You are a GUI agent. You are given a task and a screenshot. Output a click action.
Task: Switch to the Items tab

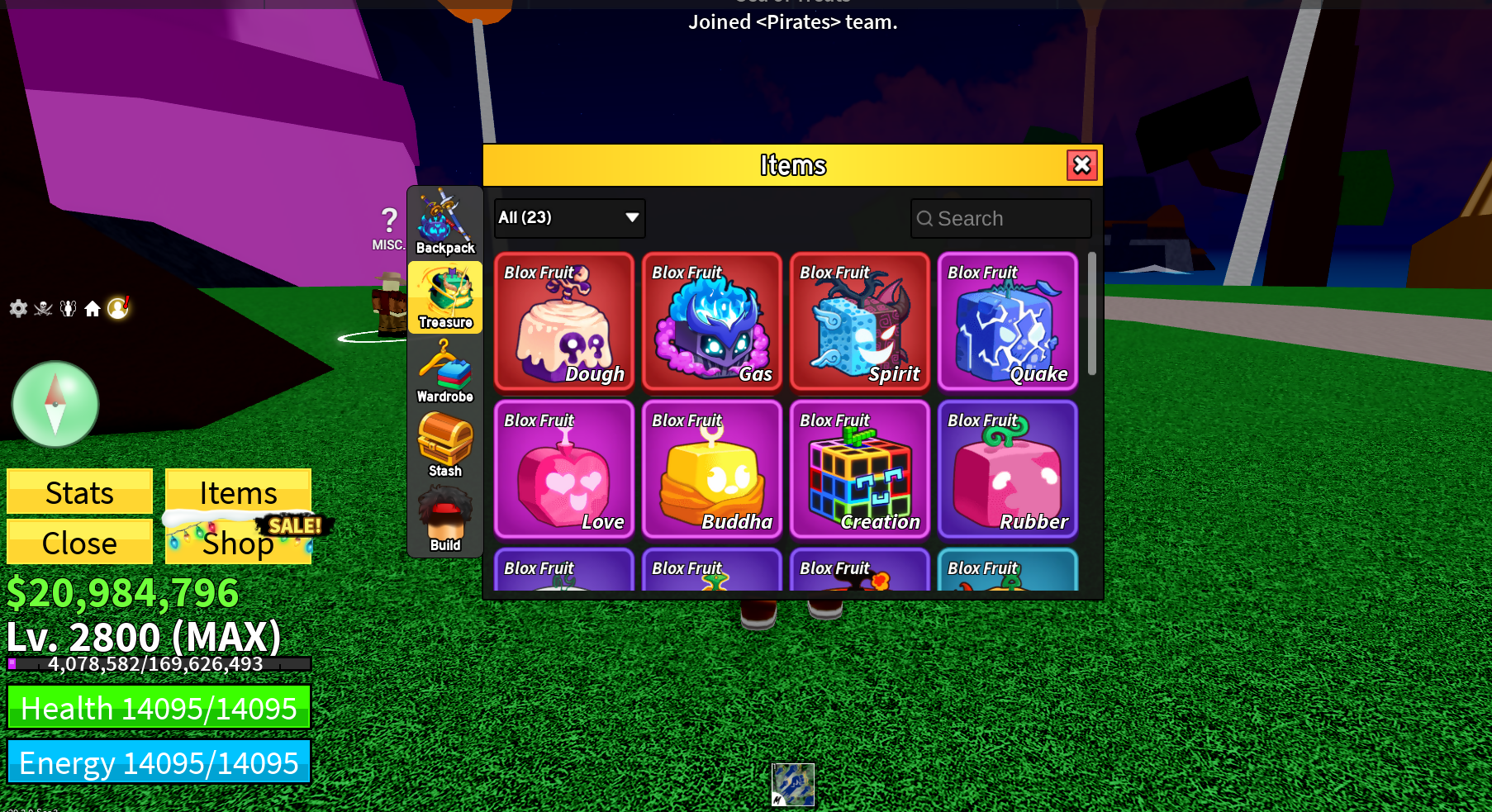pos(238,491)
